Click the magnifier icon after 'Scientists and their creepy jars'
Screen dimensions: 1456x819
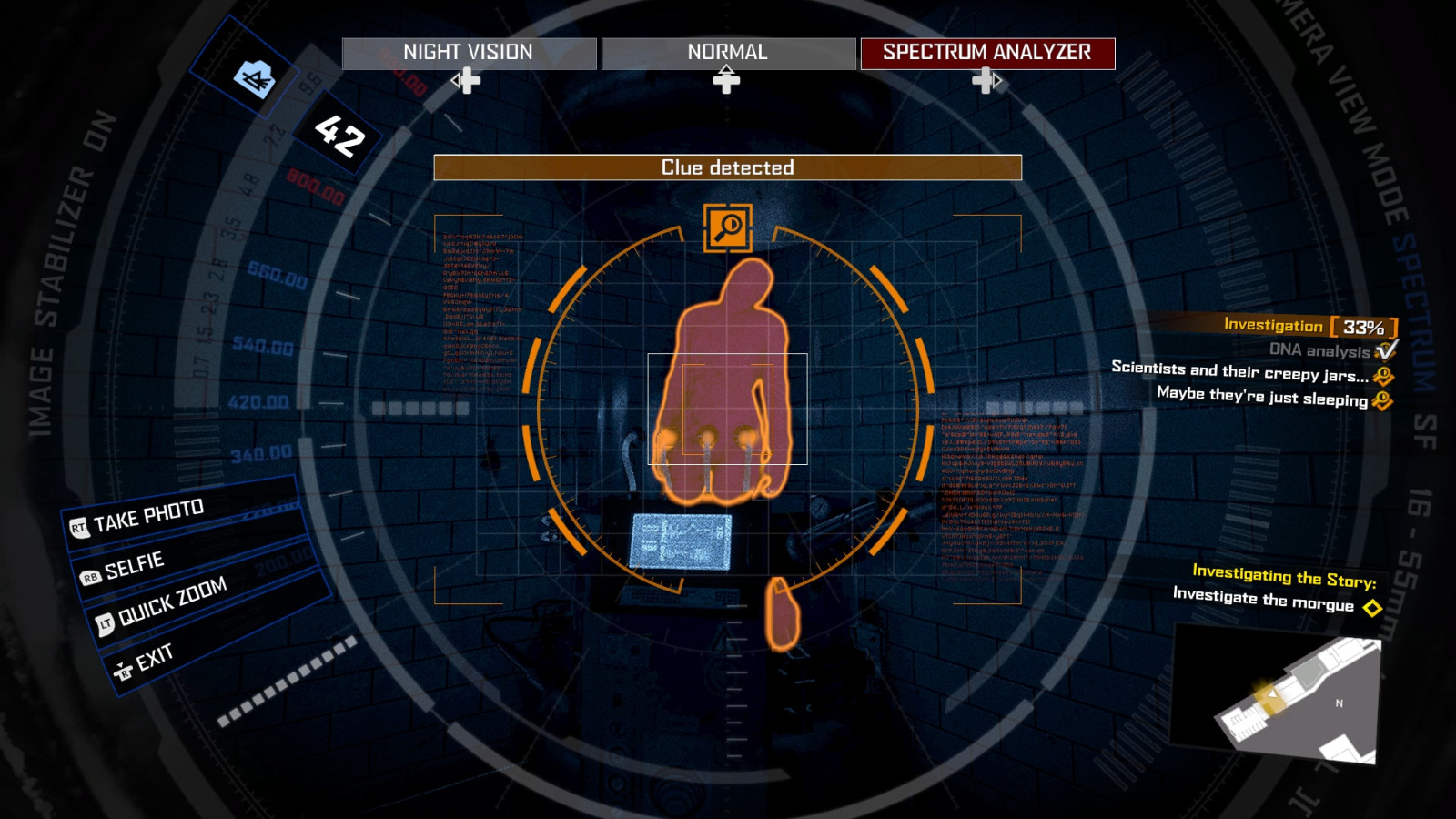1385,375
